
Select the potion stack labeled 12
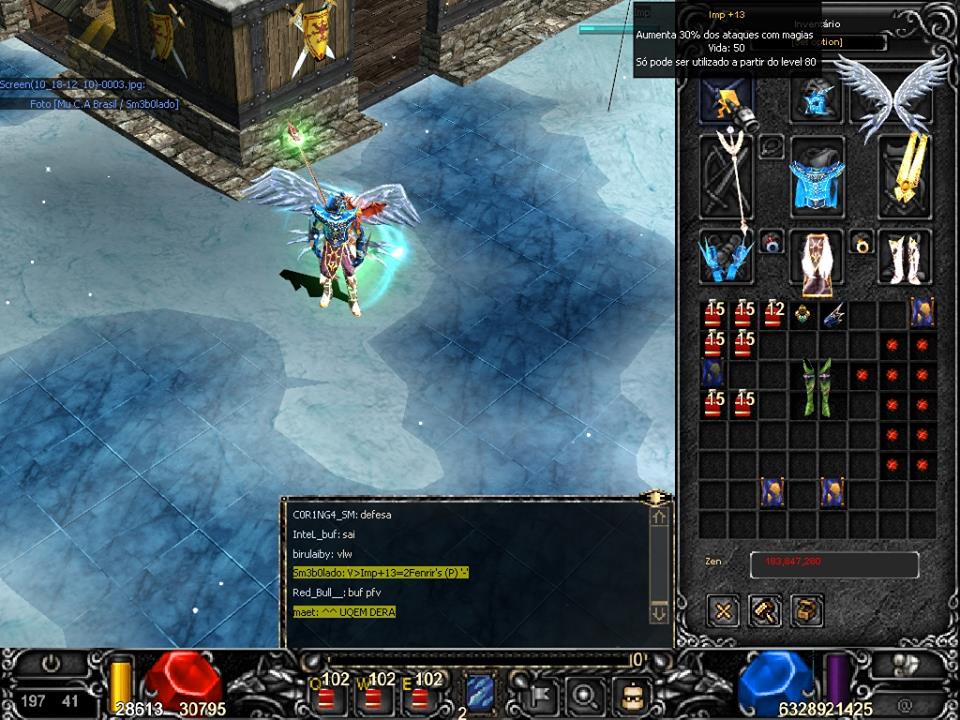[x=773, y=314]
